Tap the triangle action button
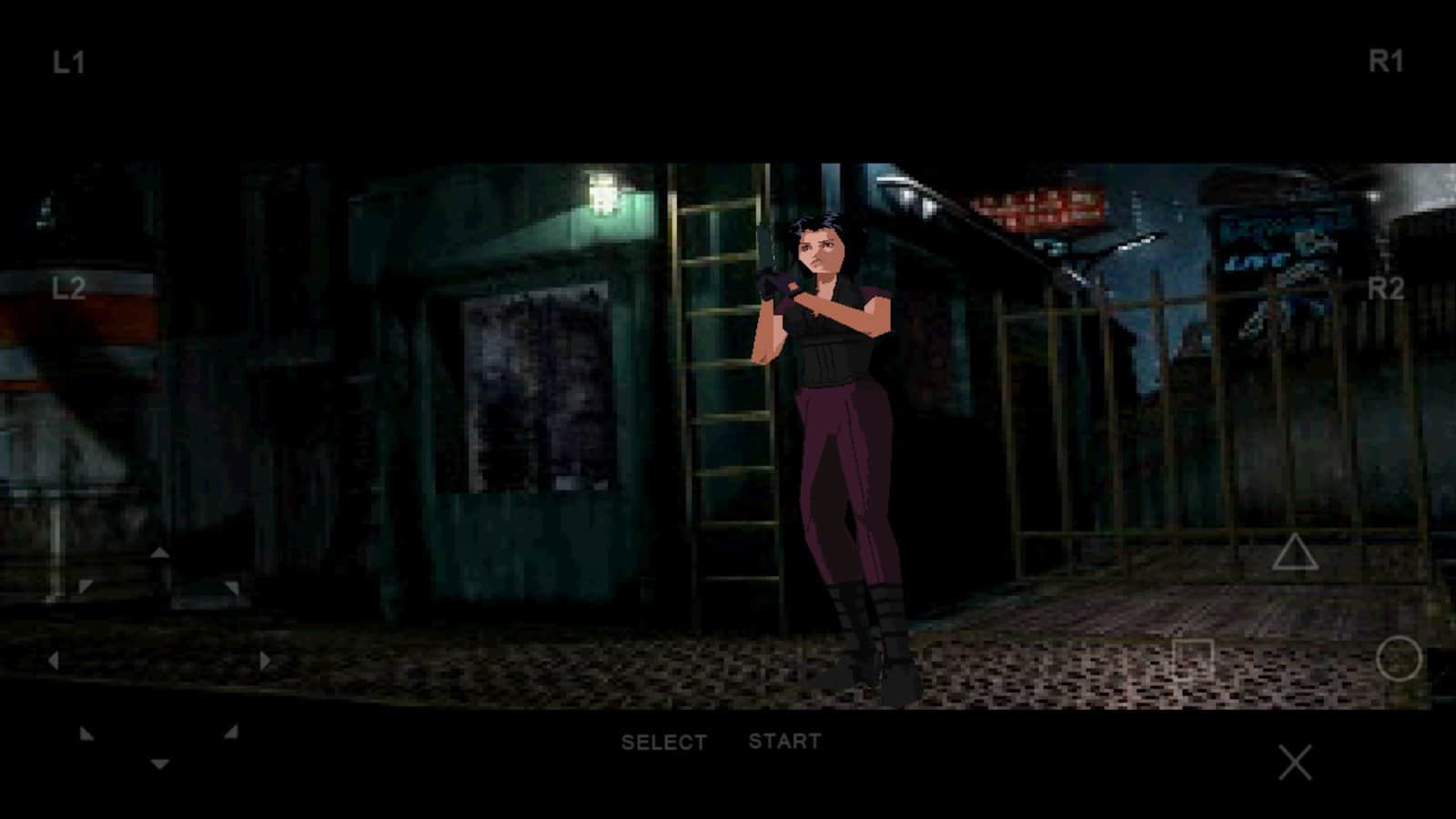 tap(1294, 552)
